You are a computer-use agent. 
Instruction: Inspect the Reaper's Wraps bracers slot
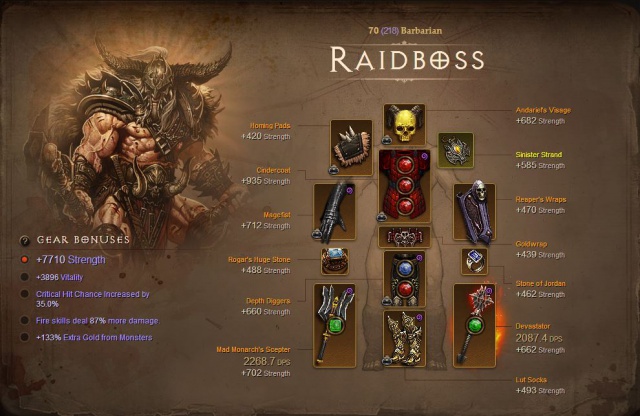tap(474, 212)
